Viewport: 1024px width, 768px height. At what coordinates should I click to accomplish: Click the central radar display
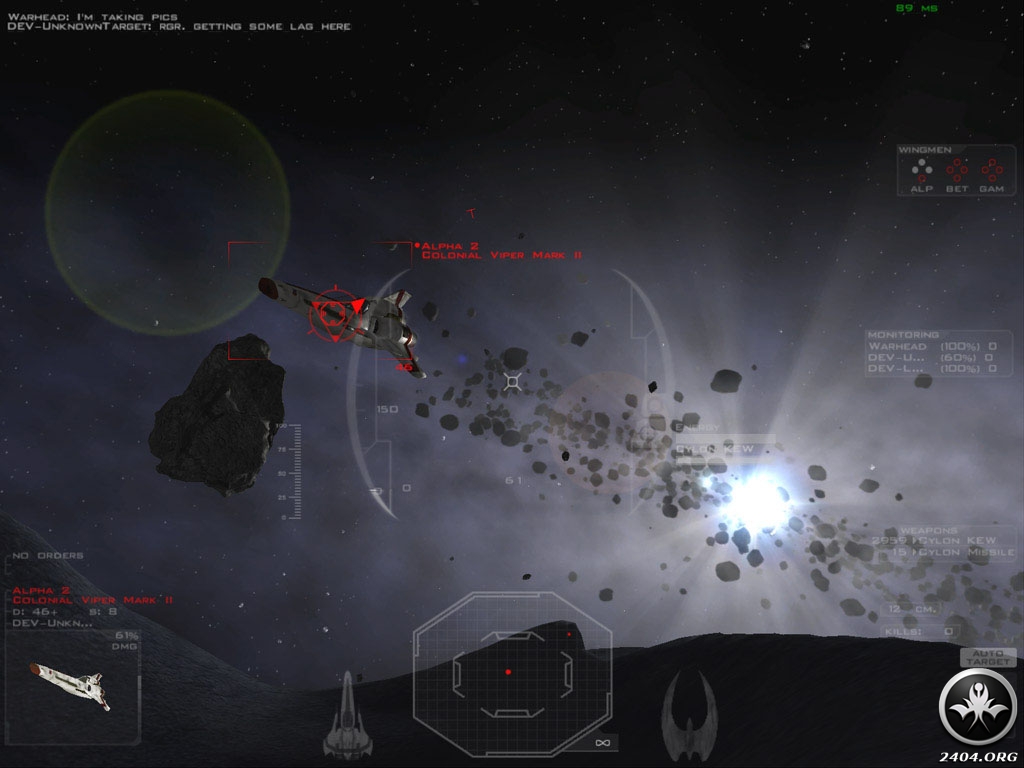[x=511, y=671]
